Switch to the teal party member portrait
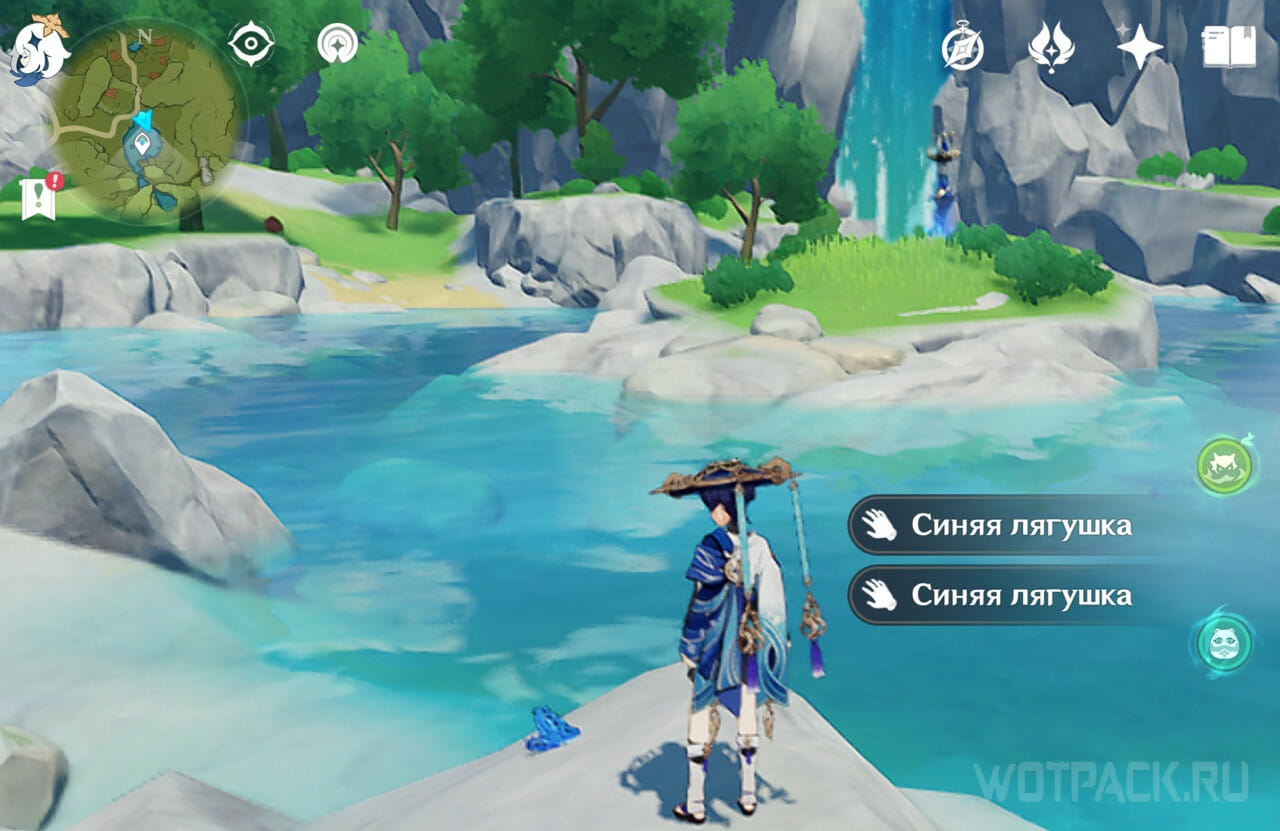The image size is (1280, 831). (x=1225, y=643)
